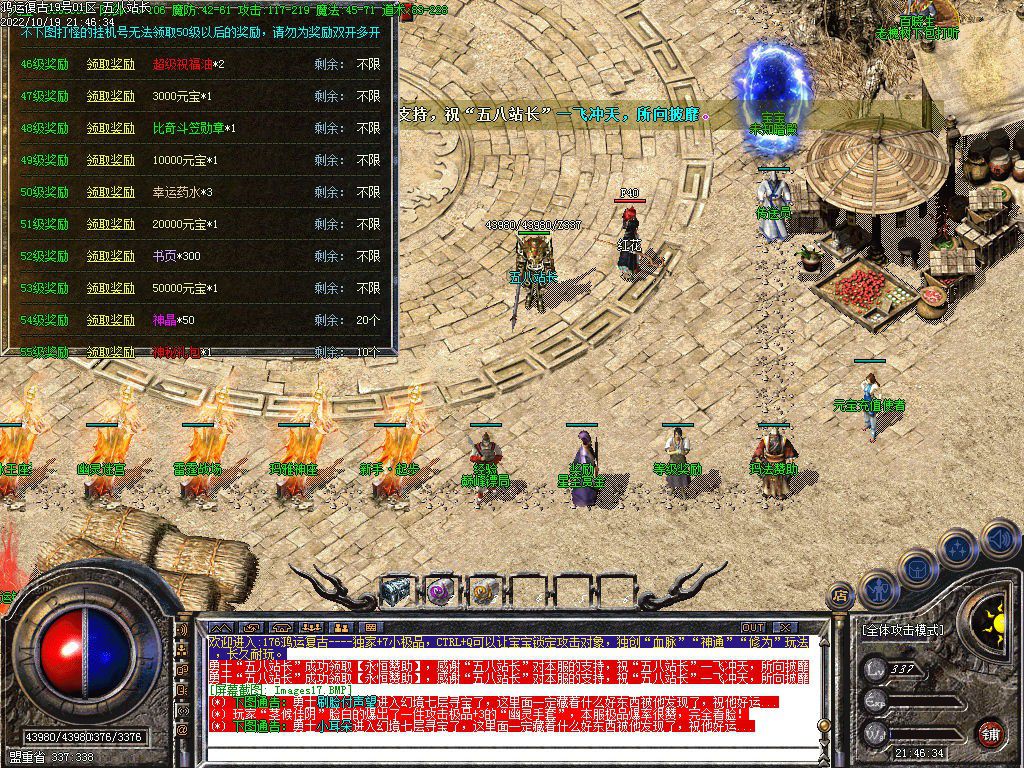Claim the level 52 book pages reward
Viewport: 1024px width, 768px height.
pyautogui.click(x=110, y=257)
